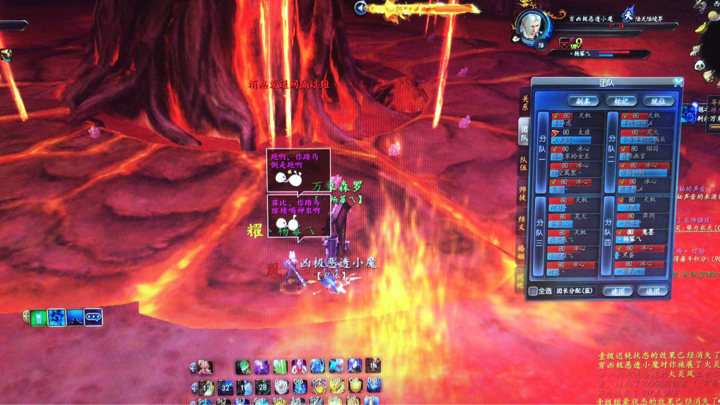
Task: Click the green battery-shaped icon
Action: click(x=38, y=317)
